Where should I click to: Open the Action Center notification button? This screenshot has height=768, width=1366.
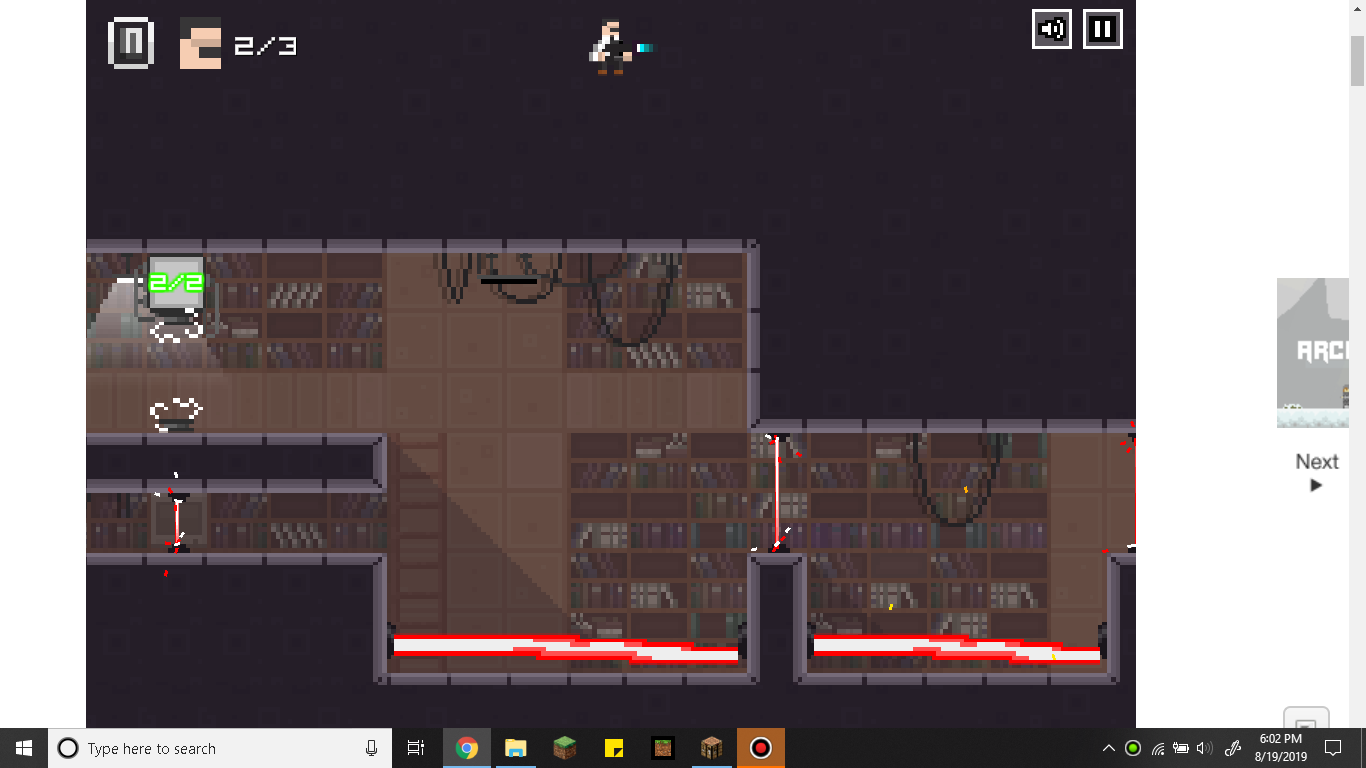pos(1334,748)
